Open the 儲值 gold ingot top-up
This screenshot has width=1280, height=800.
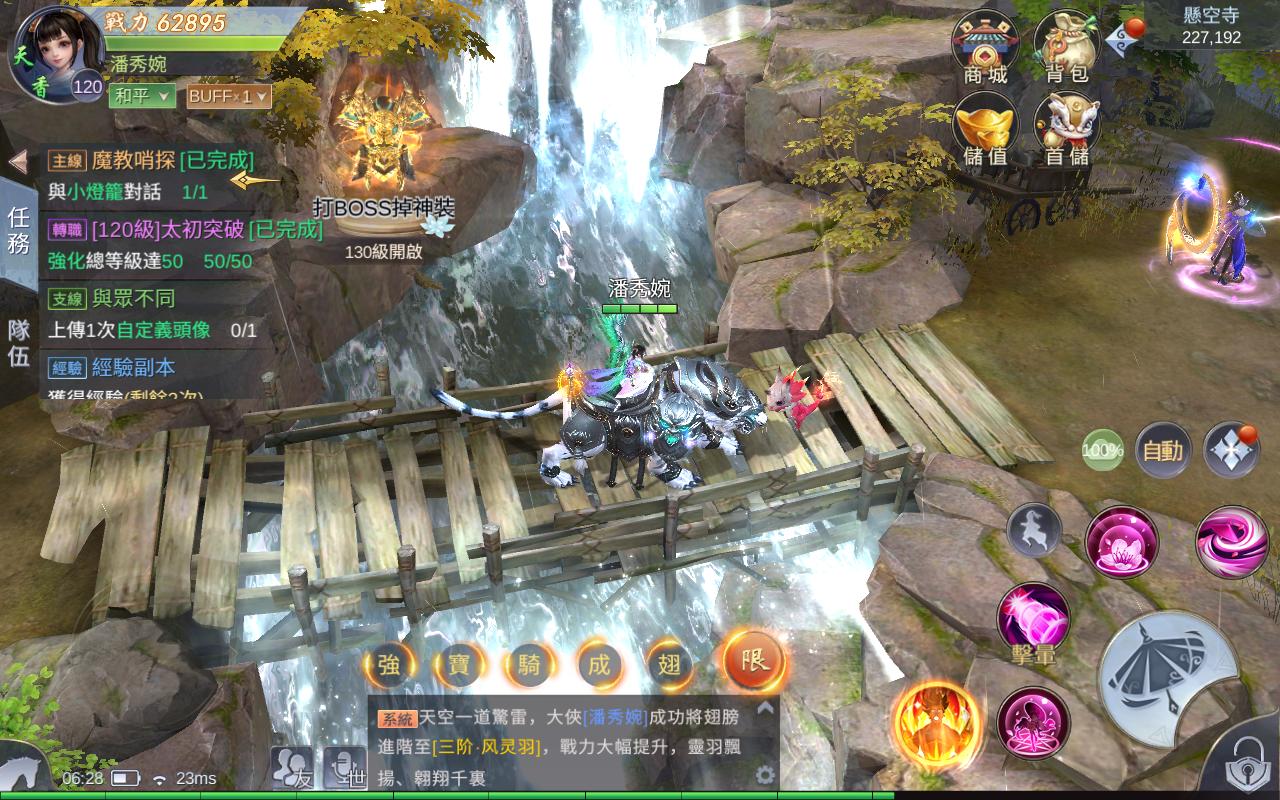pos(986,128)
